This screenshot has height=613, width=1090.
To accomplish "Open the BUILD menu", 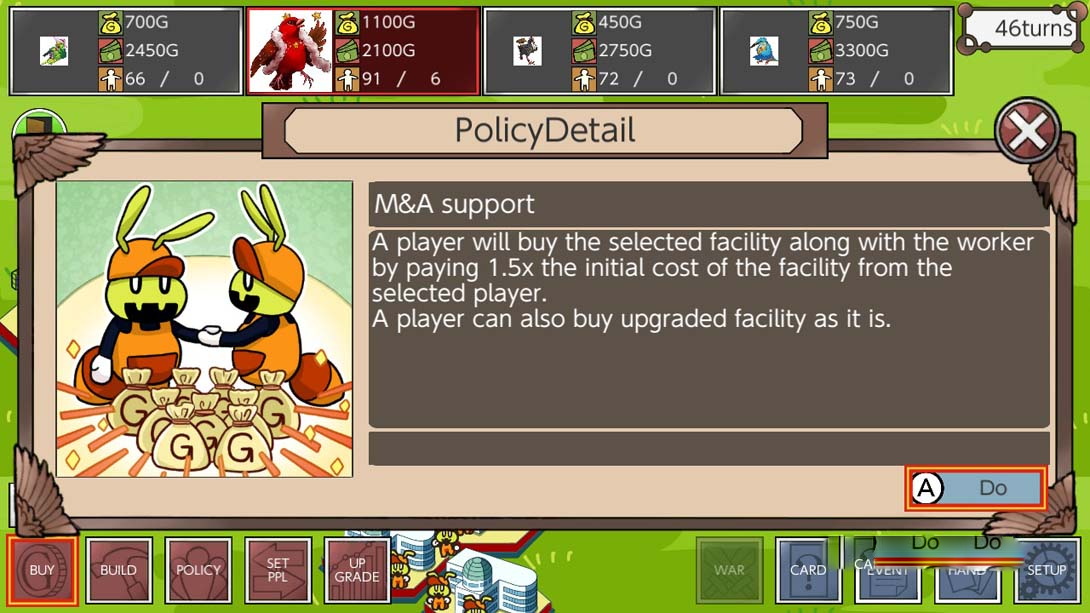I will tap(119, 570).
